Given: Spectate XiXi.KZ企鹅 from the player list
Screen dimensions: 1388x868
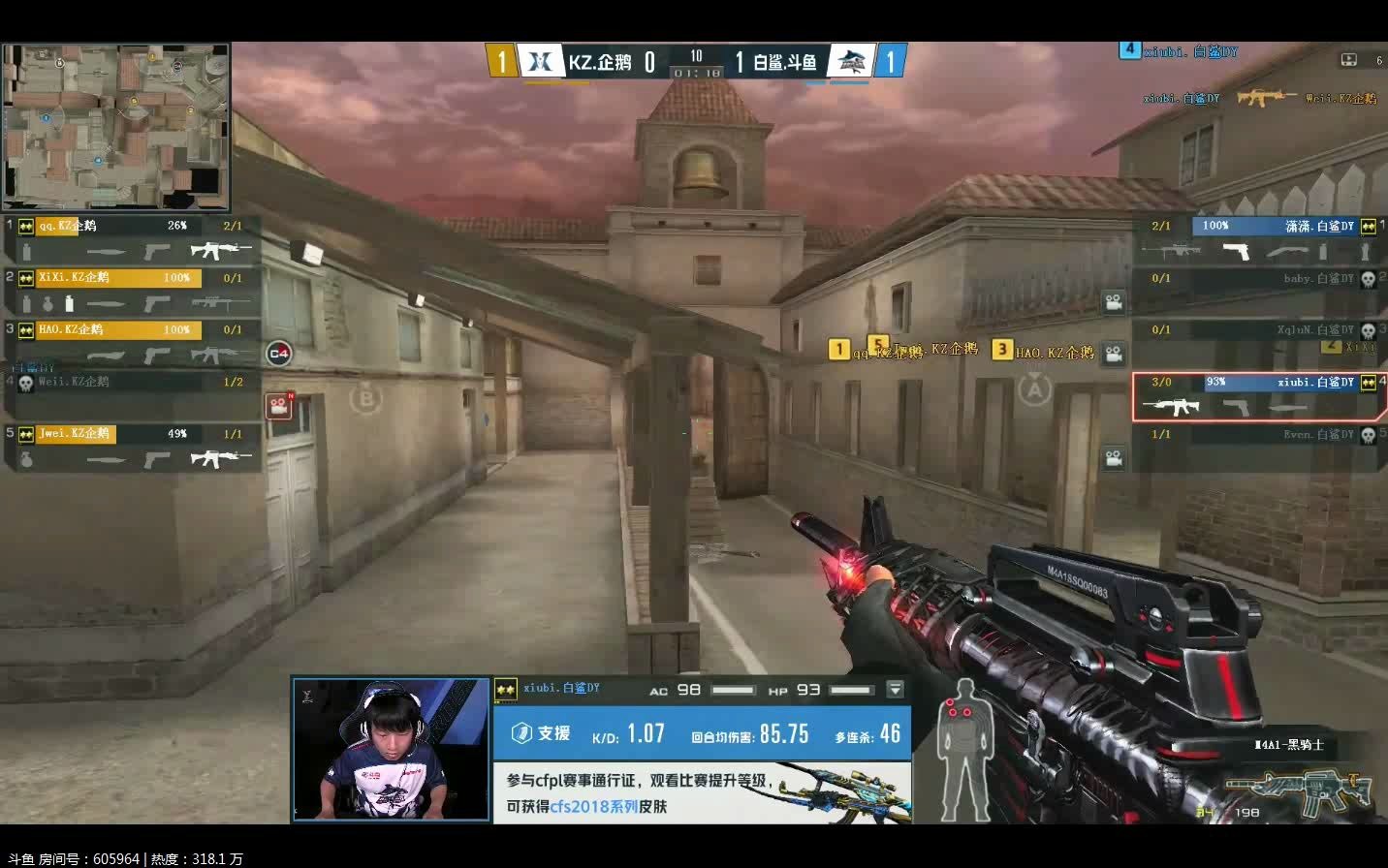Looking at the screenshot, I should [x=133, y=291].
